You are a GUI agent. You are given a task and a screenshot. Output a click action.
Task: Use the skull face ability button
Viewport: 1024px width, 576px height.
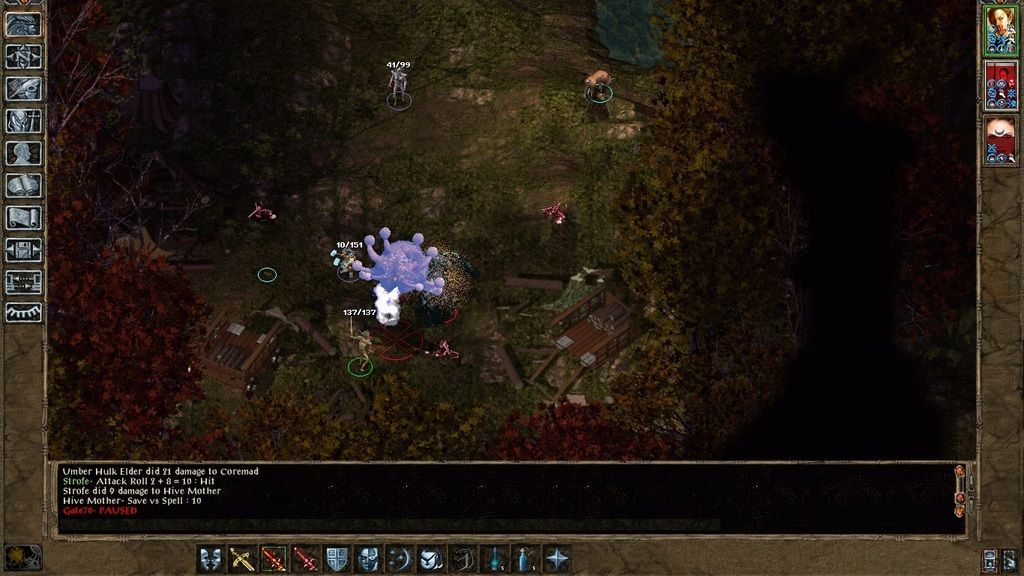click(x=368, y=559)
